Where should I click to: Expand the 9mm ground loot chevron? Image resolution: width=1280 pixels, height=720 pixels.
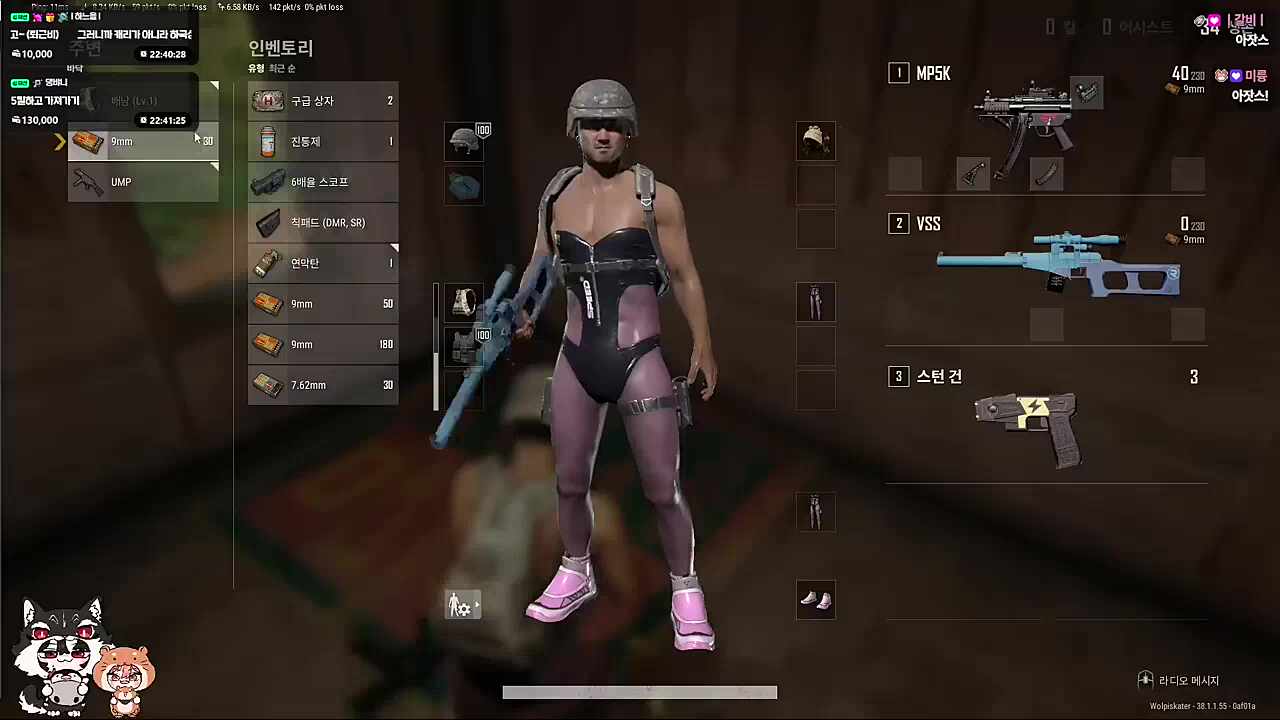[58, 141]
